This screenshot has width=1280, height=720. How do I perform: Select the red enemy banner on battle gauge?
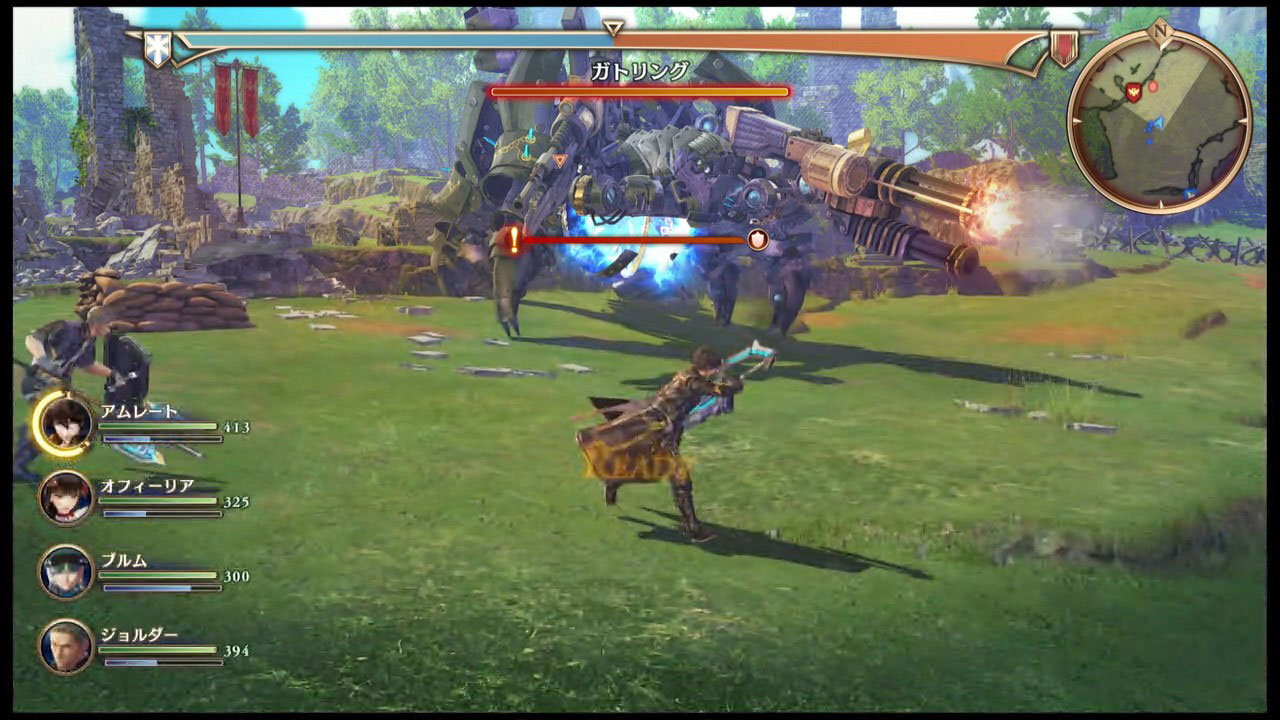[1063, 47]
